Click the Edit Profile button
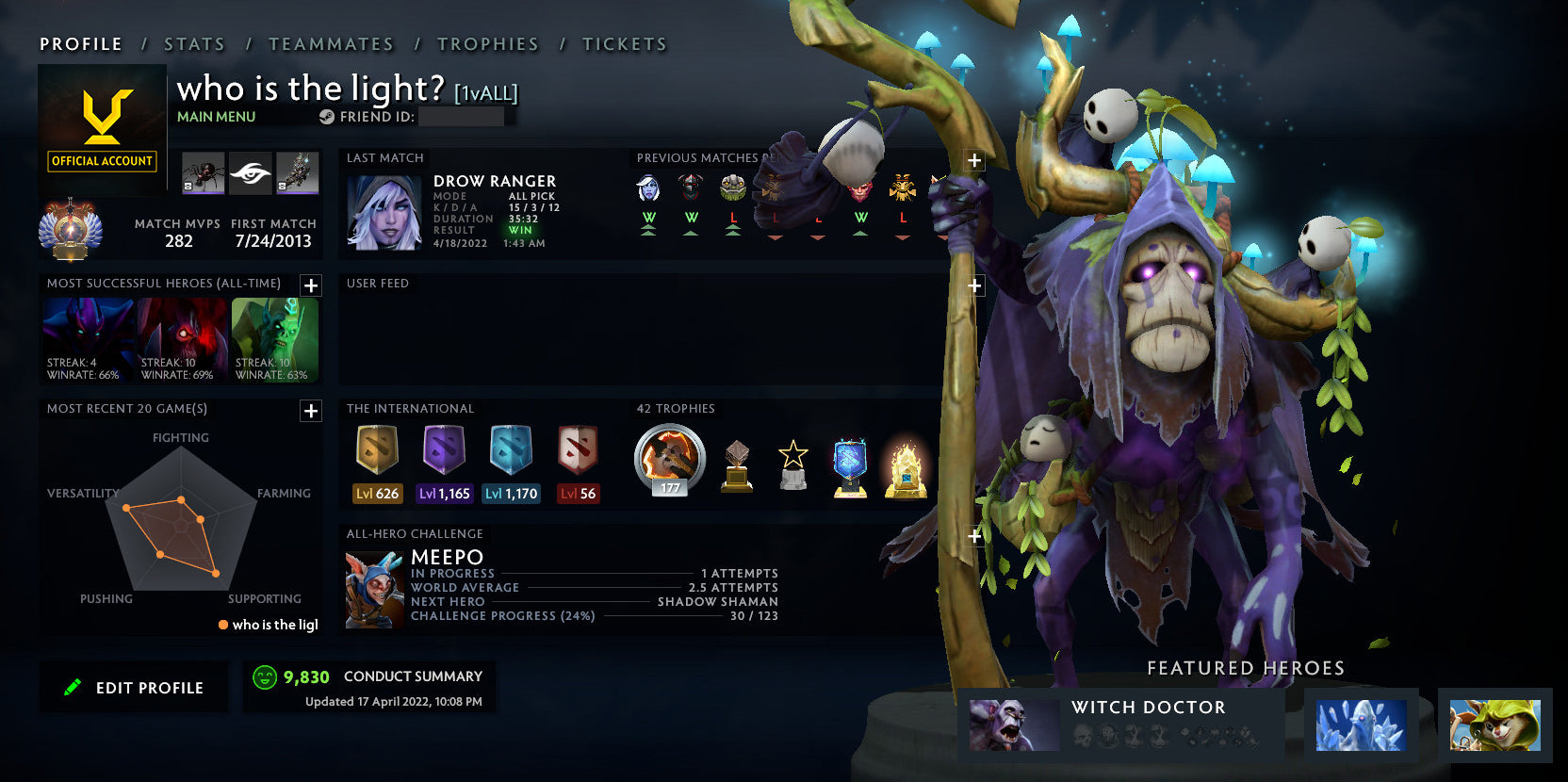 coord(134,688)
